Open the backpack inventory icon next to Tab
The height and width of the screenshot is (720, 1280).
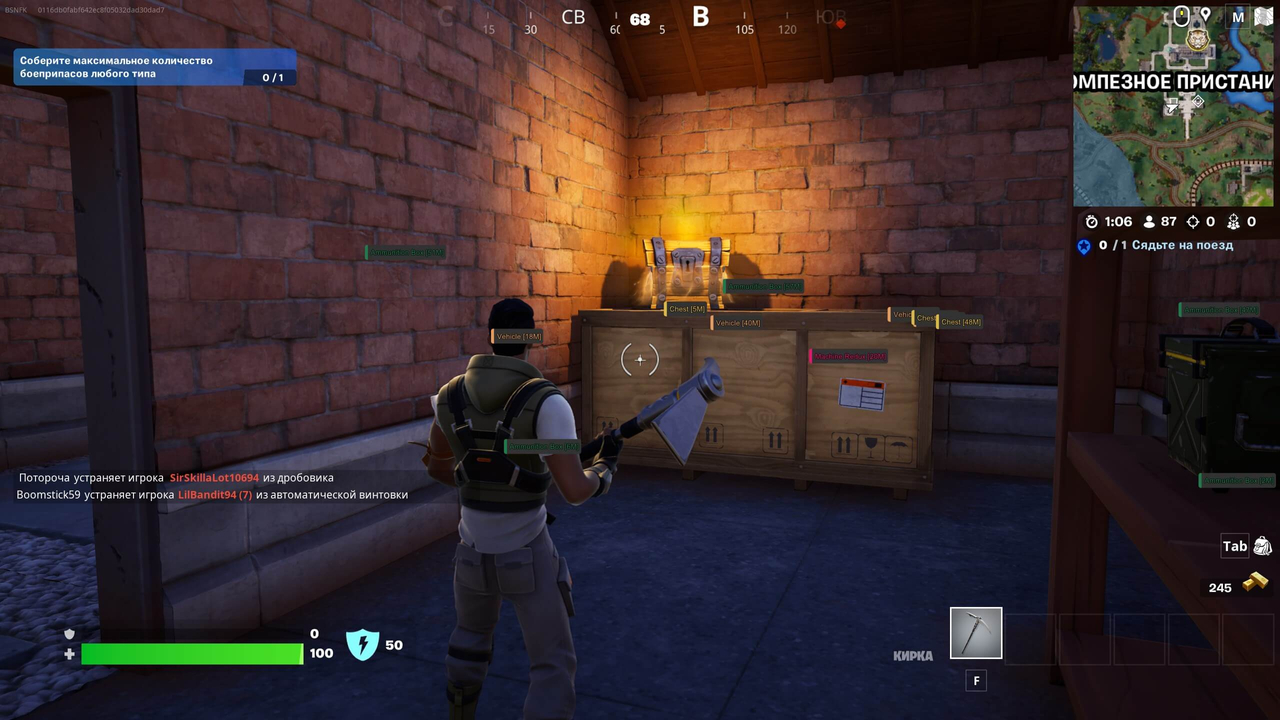click(1263, 546)
